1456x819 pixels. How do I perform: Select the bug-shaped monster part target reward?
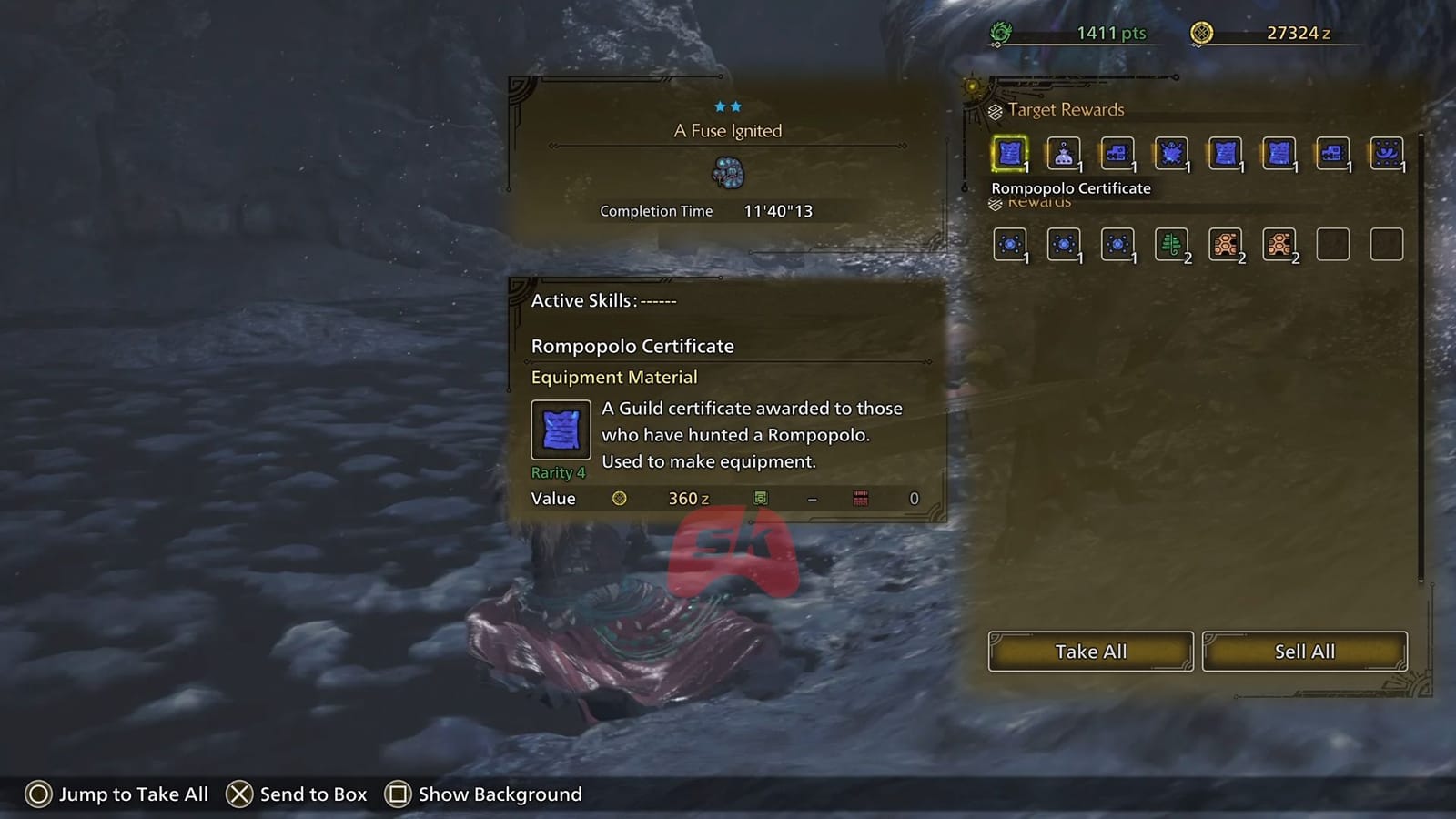click(x=1171, y=153)
